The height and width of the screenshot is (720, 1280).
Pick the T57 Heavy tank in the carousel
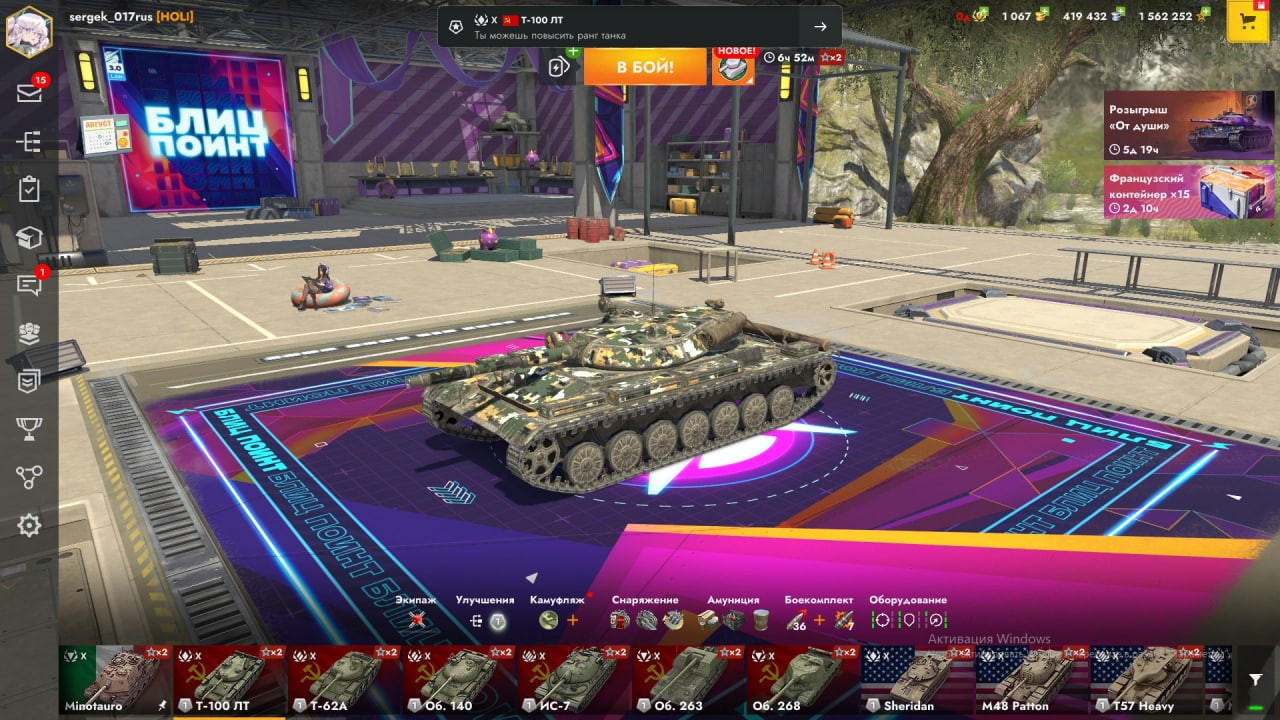pos(1146,680)
